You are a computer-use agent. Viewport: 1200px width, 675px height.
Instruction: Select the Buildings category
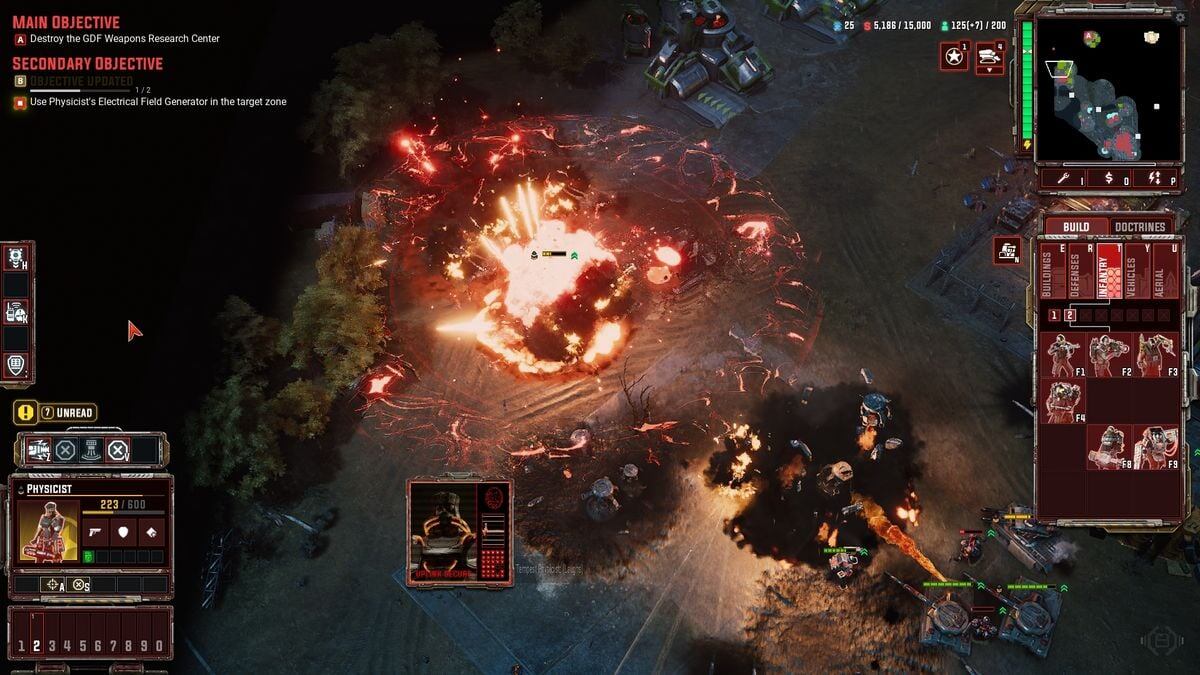[x=1049, y=272]
